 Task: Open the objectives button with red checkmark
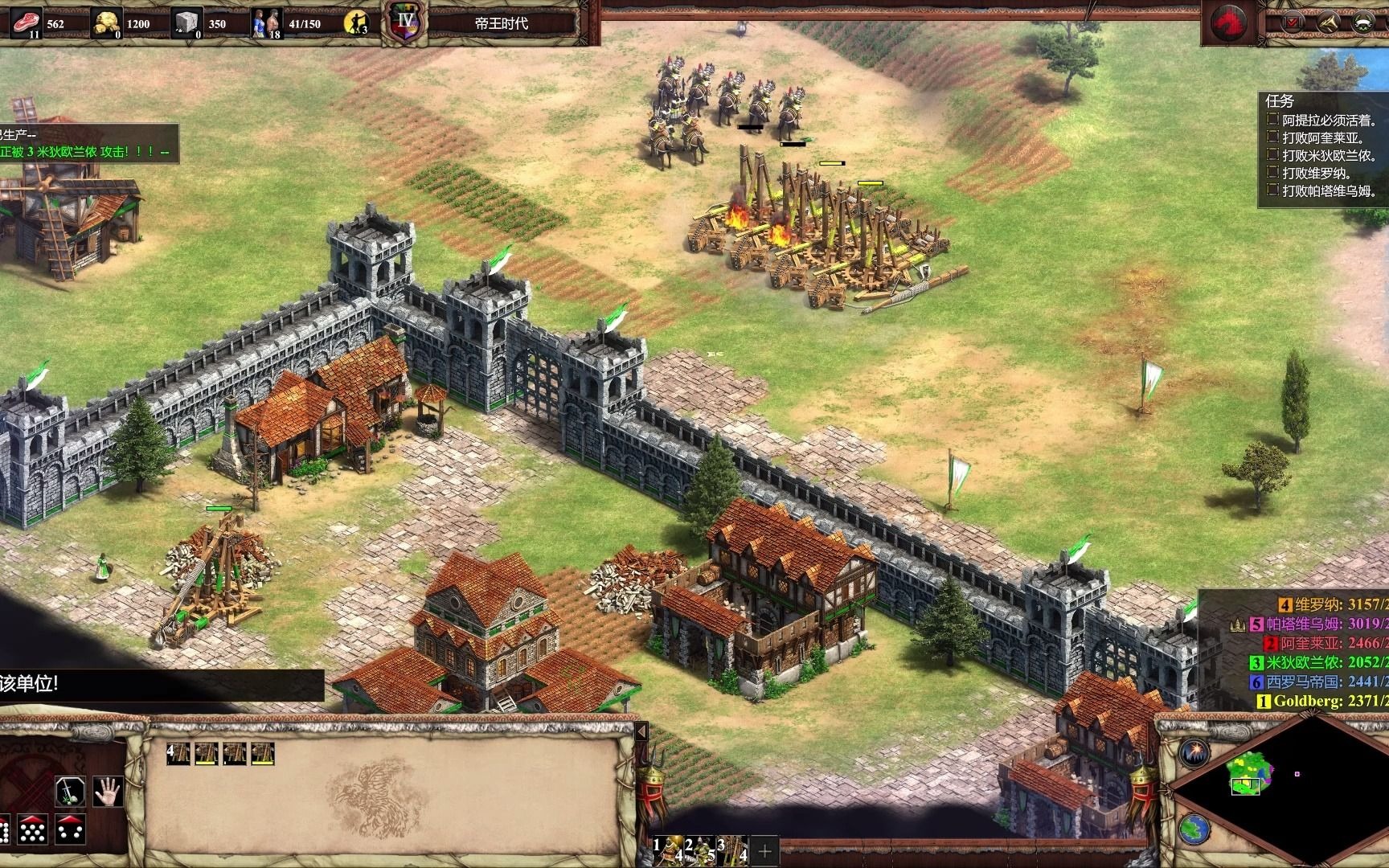tap(1294, 23)
